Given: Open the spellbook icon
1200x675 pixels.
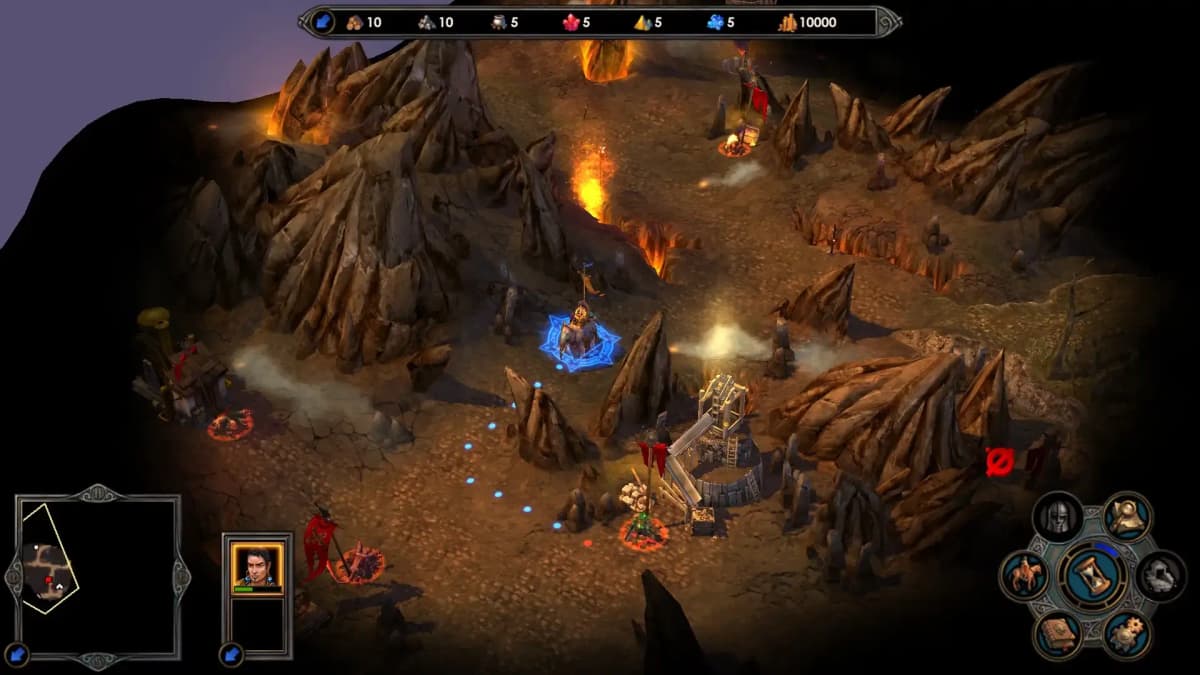Looking at the screenshot, I should point(1057,635).
